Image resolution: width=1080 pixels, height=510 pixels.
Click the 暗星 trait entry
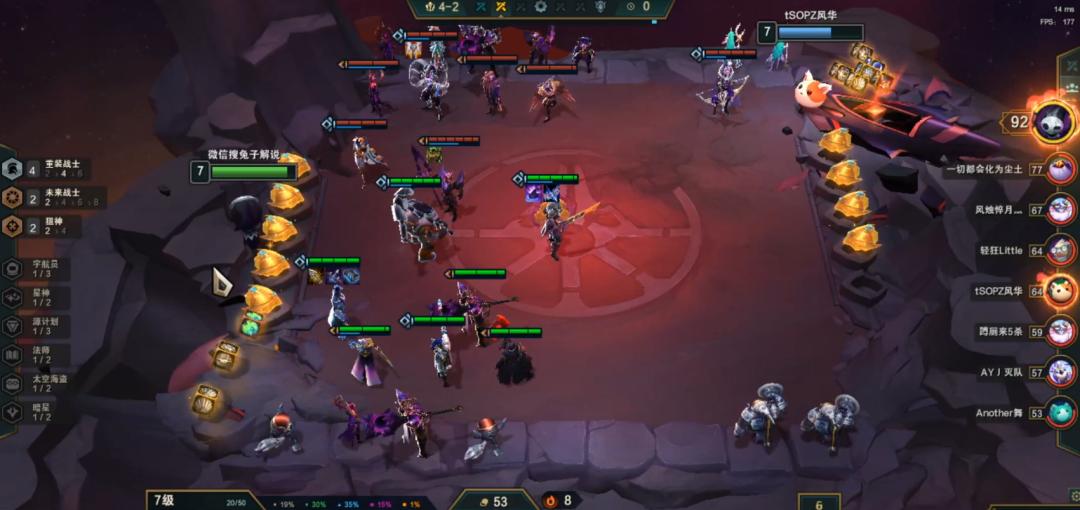click(x=40, y=412)
